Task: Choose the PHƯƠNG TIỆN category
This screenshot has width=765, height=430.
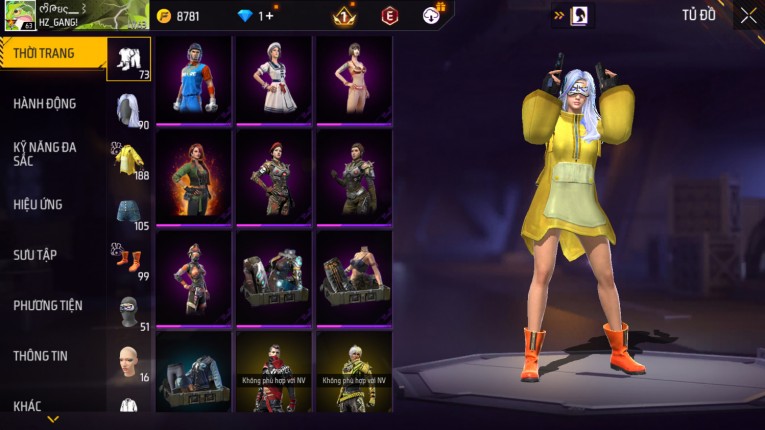Action: tap(48, 306)
